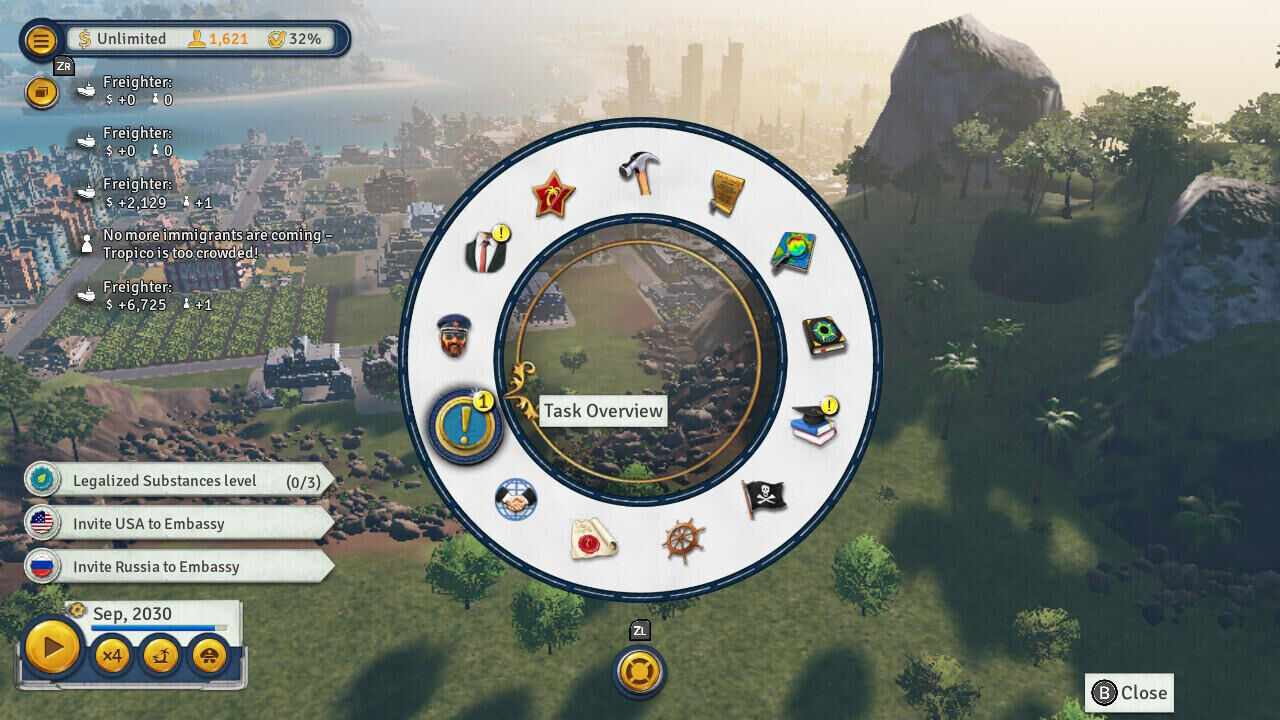This screenshot has height=720, width=1280.
Task: Open the Constitution scroll icon
Action: [724, 189]
